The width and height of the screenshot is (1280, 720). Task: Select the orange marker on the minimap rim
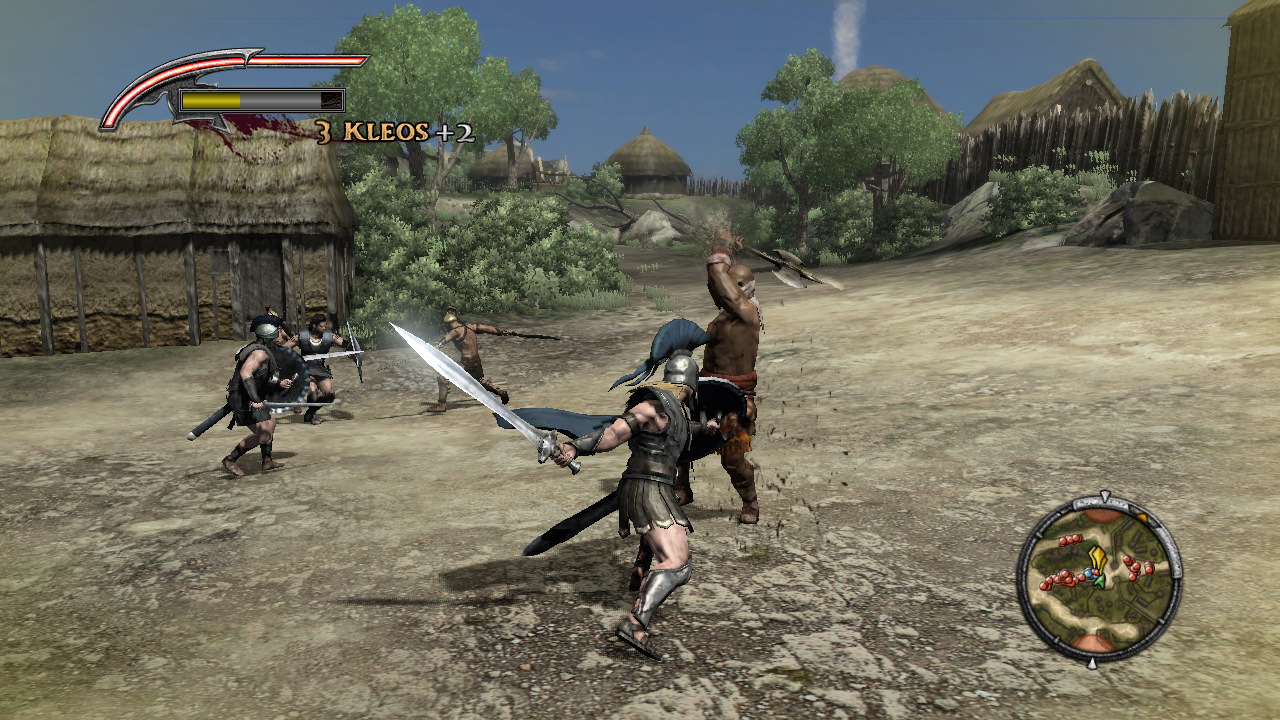click(1143, 516)
